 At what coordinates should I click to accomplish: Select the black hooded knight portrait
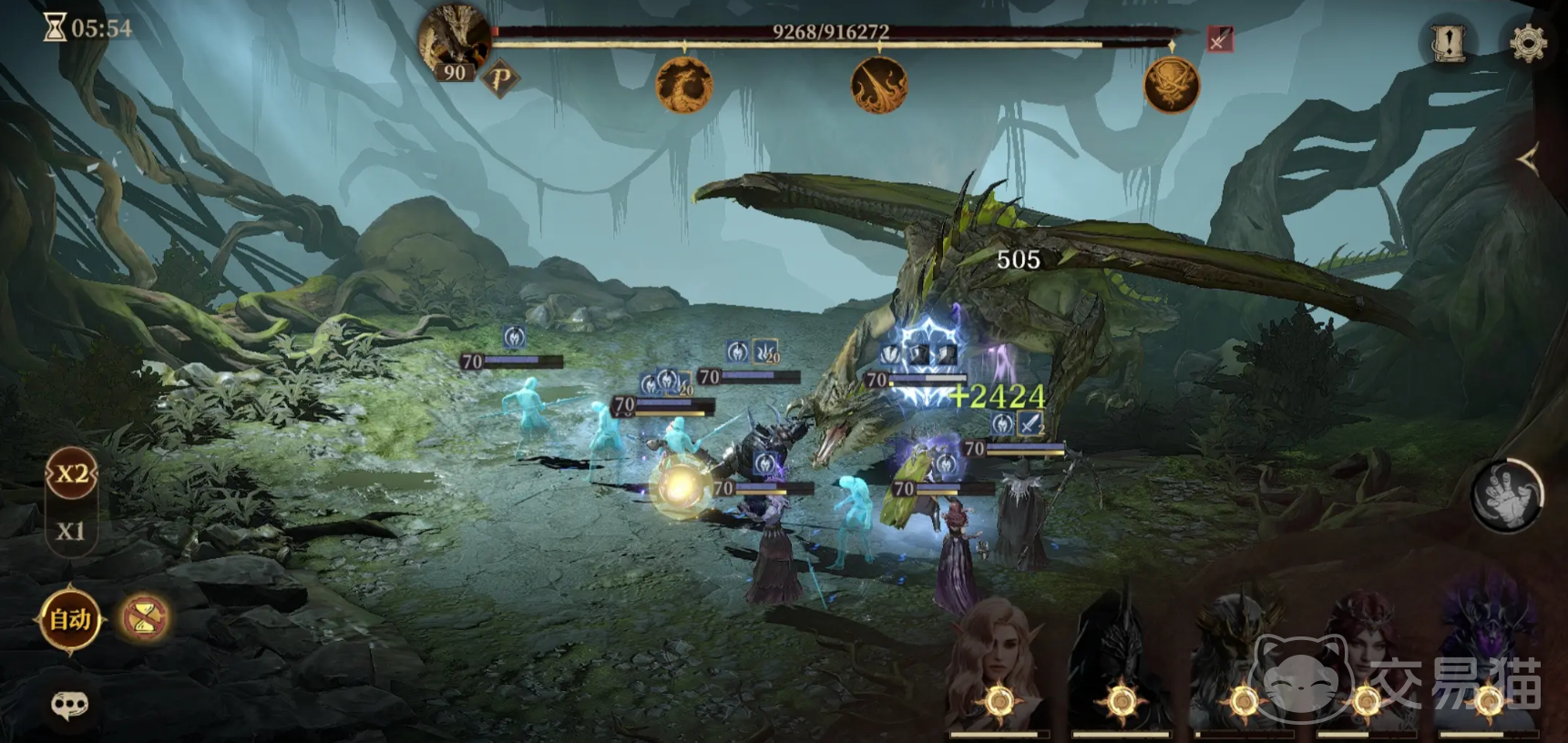pyautogui.click(x=1121, y=669)
